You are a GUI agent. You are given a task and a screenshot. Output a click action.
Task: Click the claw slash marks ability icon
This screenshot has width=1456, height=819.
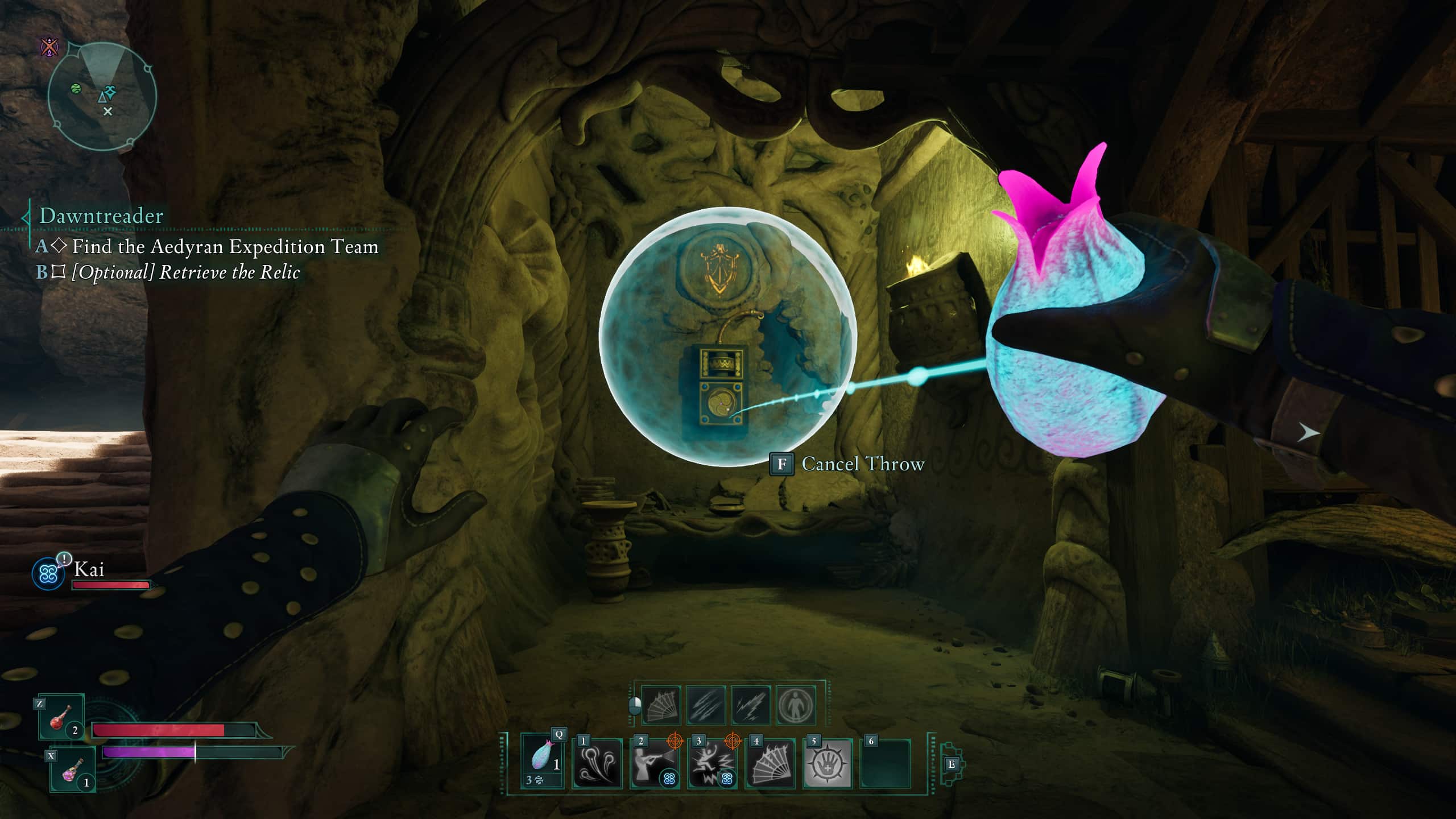tap(706, 706)
